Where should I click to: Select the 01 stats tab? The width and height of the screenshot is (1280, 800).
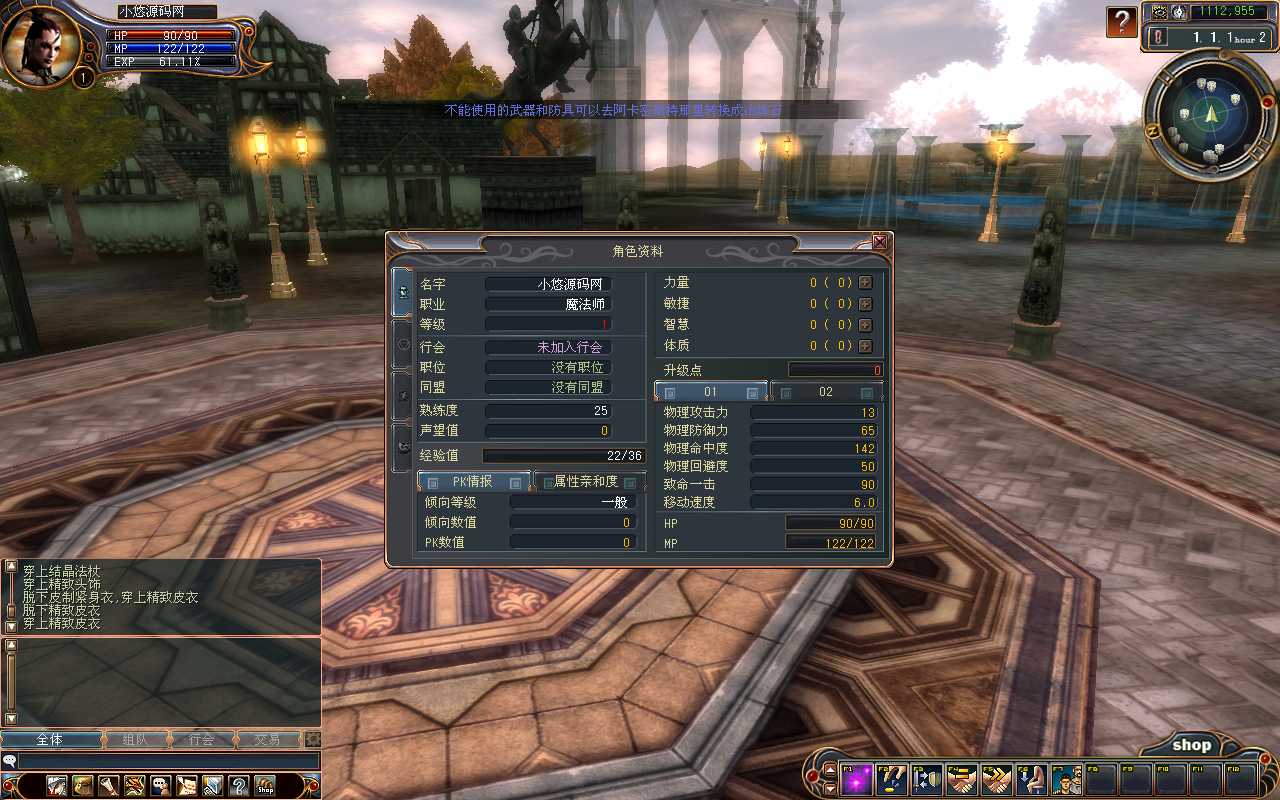coord(711,392)
